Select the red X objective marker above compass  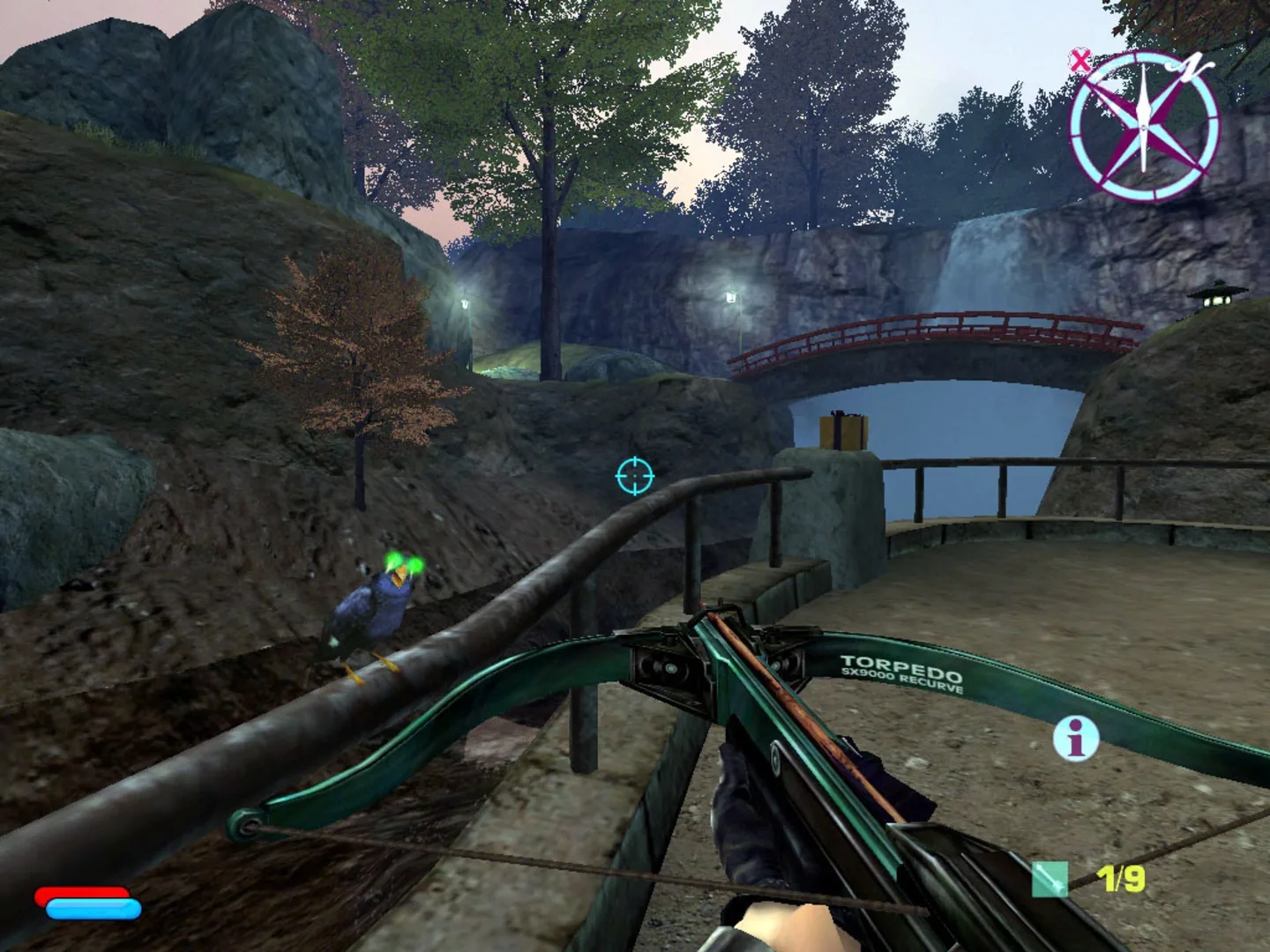(x=1079, y=59)
